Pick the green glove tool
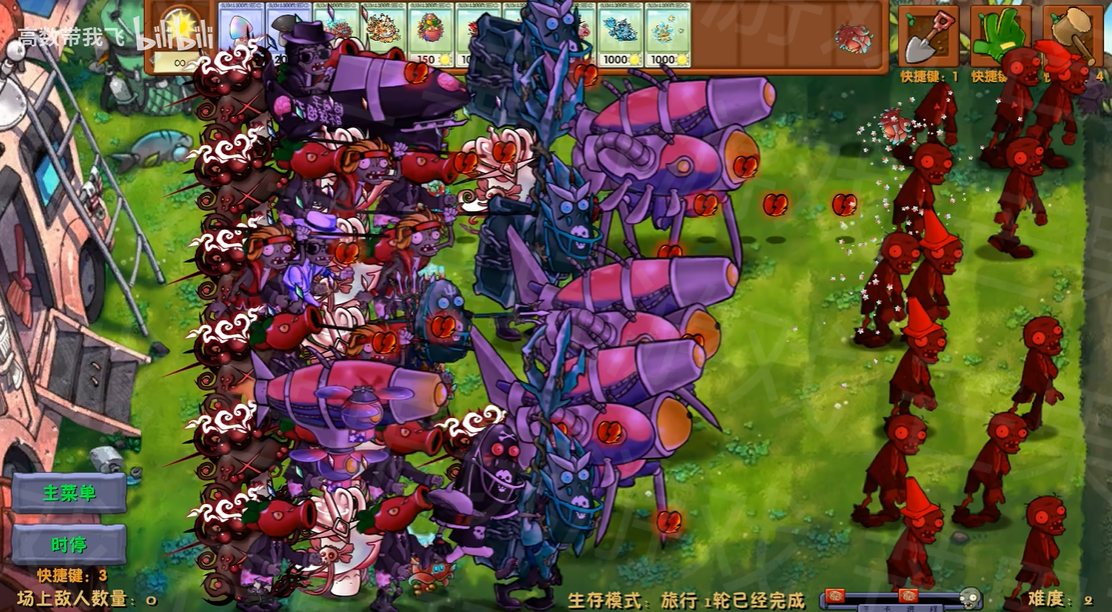This screenshot has width=1112, height=612. tap(999, 37)
